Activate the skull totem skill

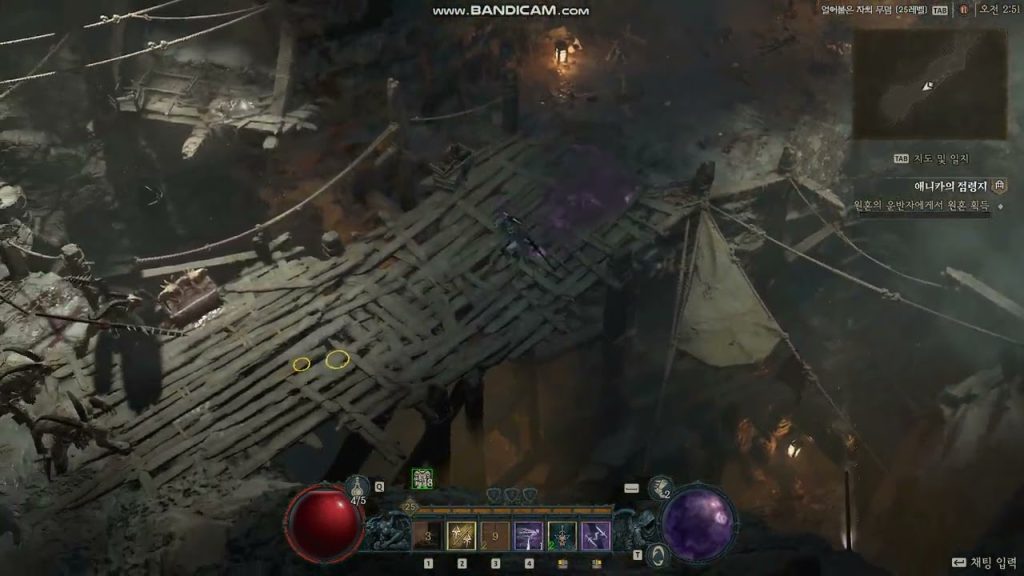click(x=562, y=536)
